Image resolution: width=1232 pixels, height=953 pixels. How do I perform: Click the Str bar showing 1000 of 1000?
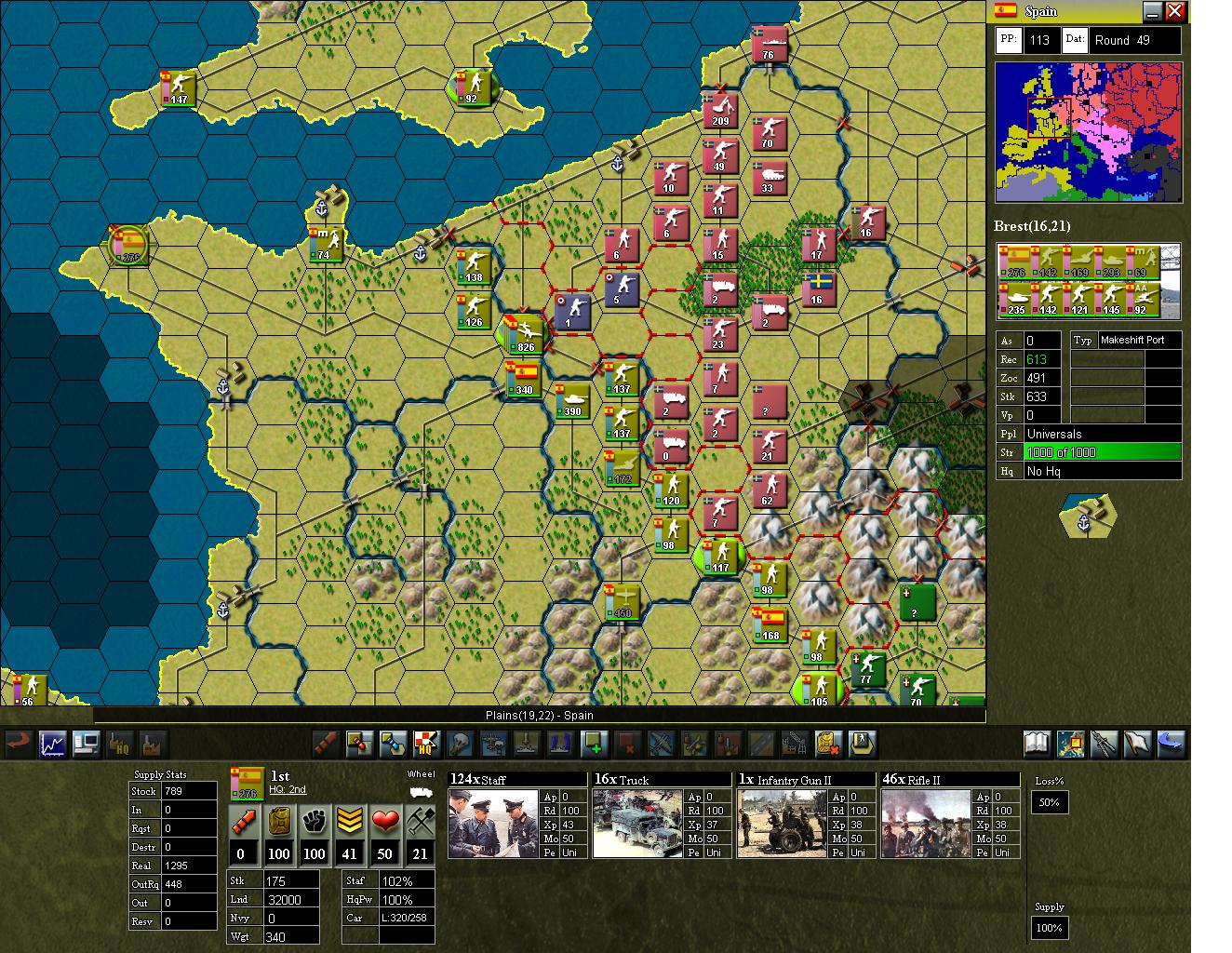1103,452
